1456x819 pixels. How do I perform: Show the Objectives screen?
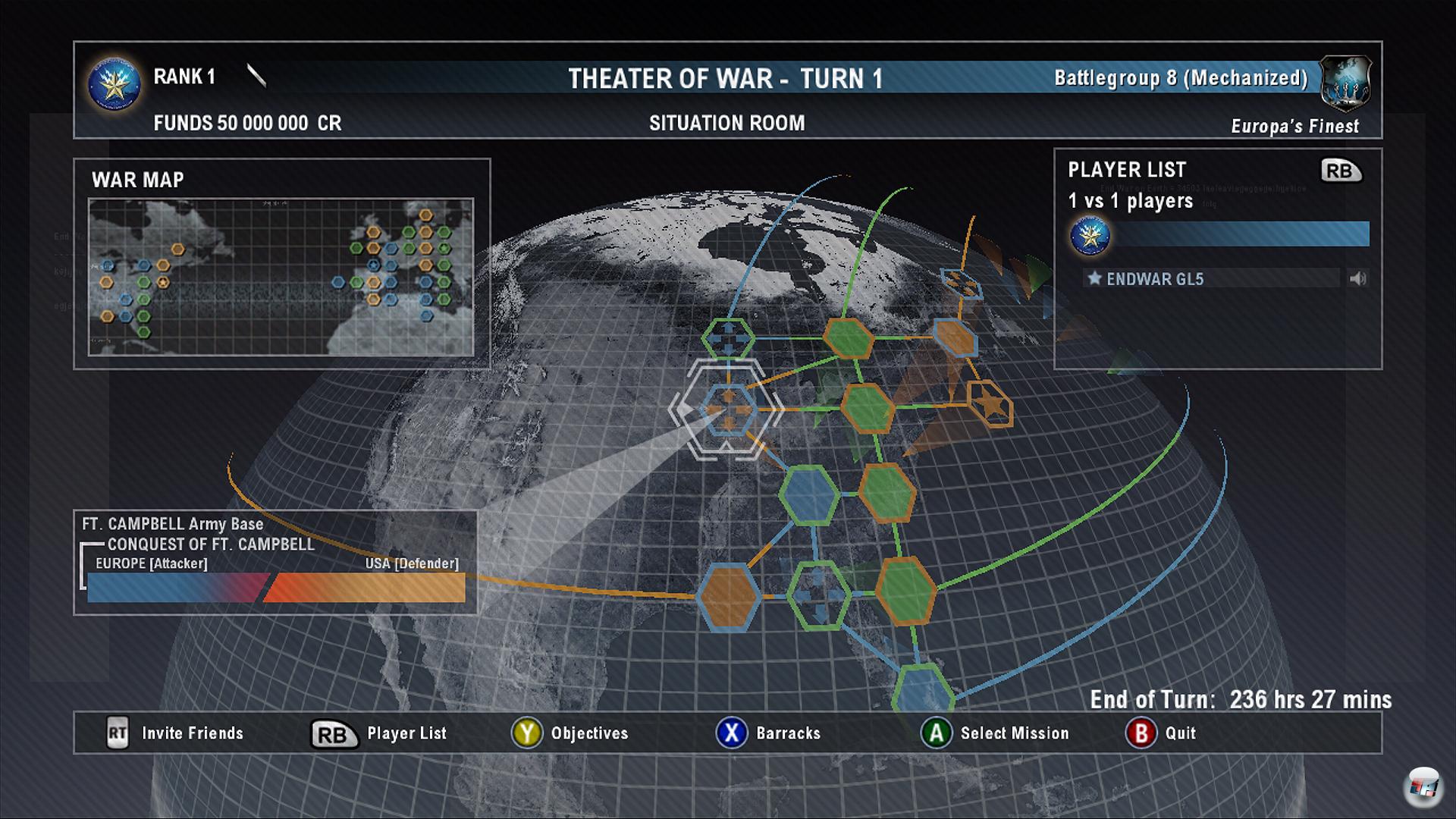[570, 733]
